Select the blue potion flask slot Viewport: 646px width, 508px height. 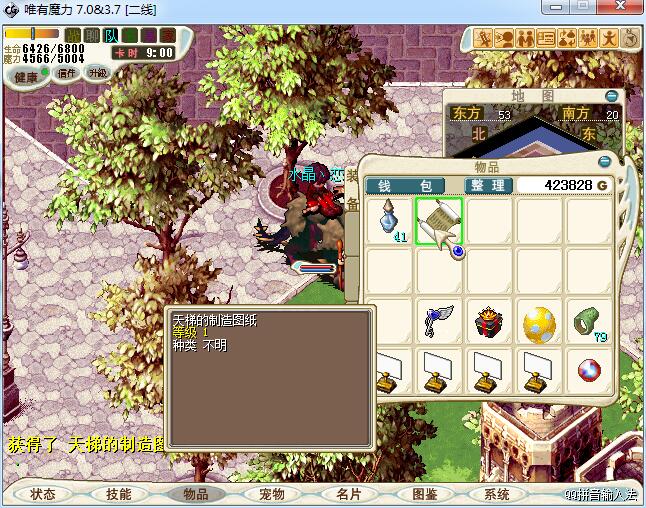[389, 220]
